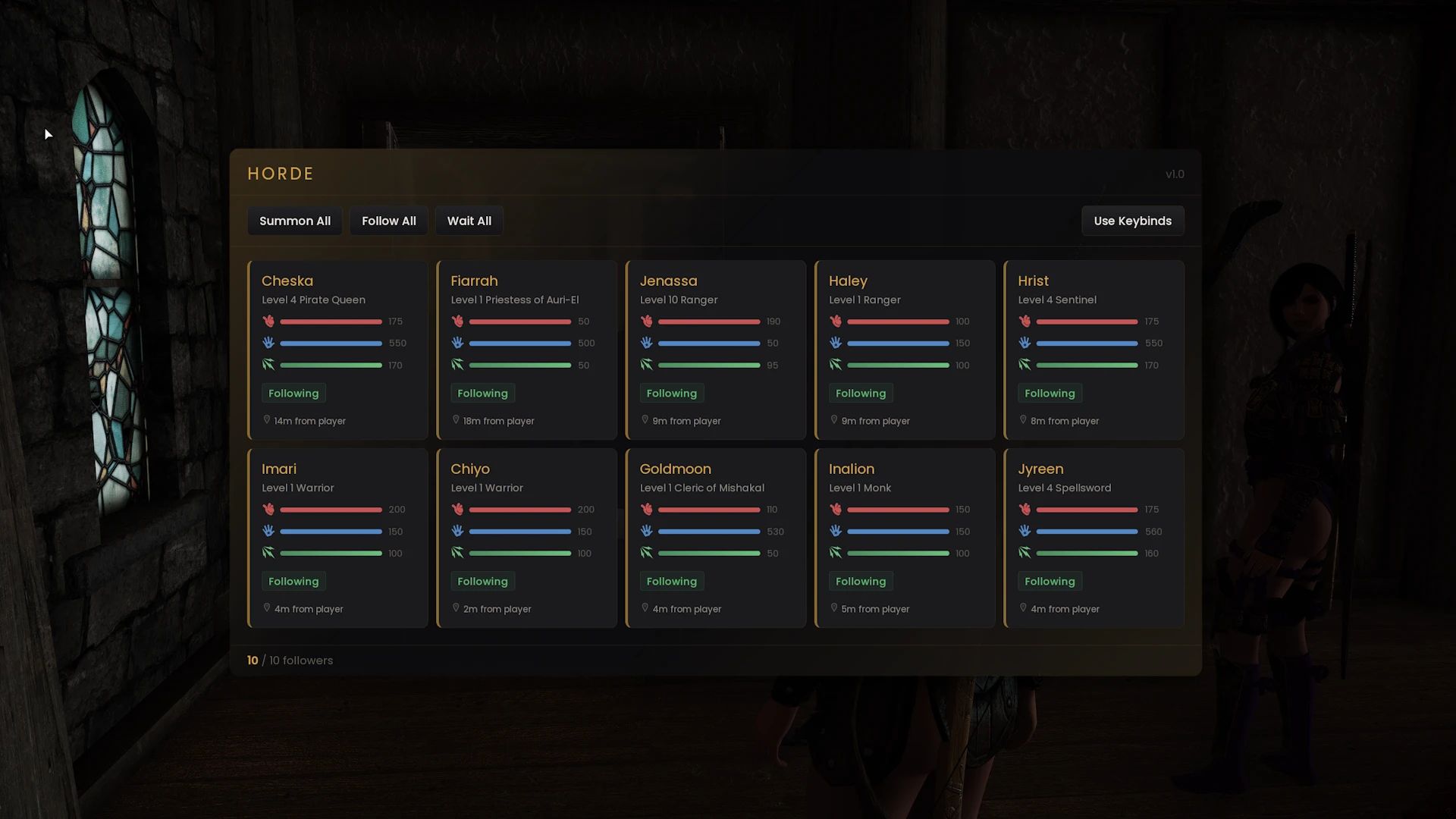Toggle Jyreen's Following status
This screenshot has height=819, width=1456.
pyautogui.click(x=1050, y=581)
